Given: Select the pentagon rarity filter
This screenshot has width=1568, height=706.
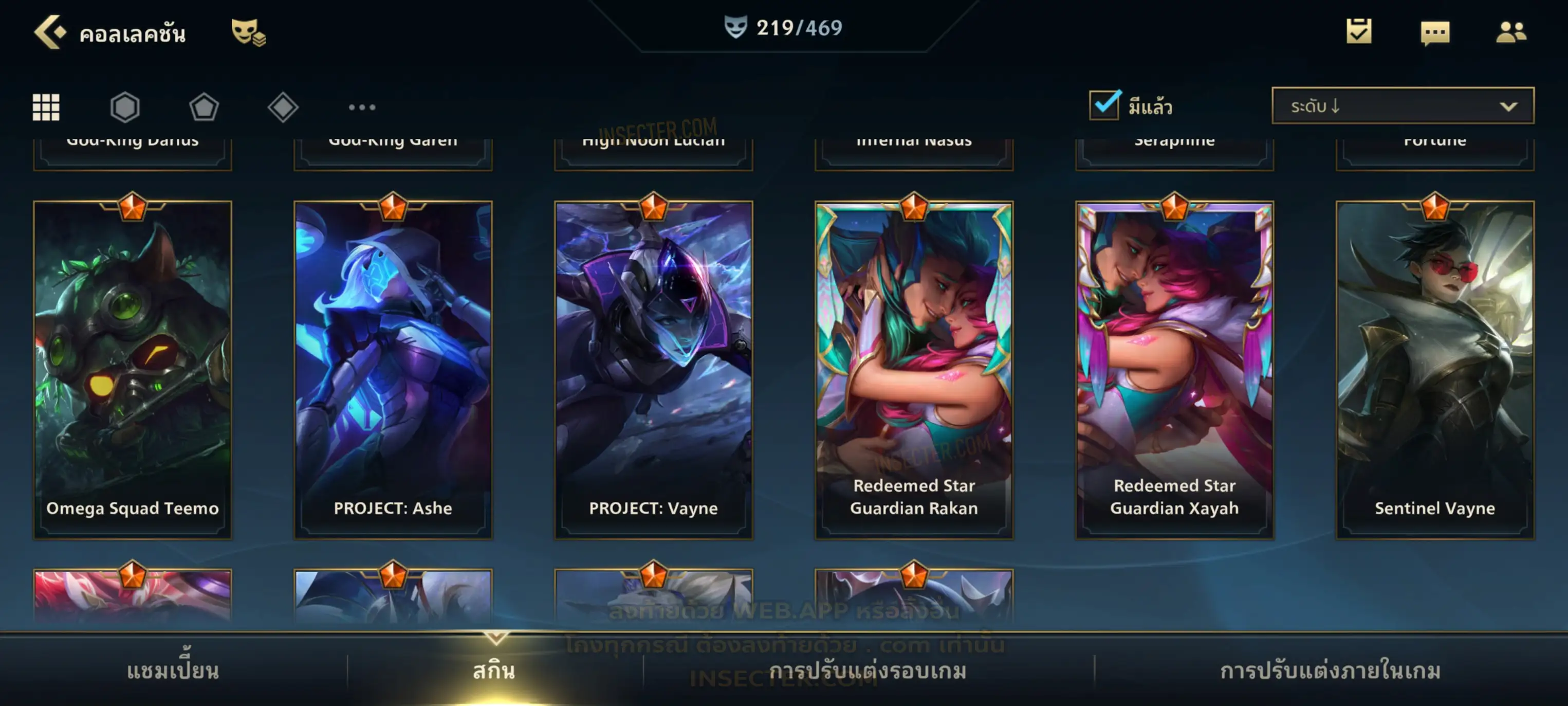Looking at the screenshot, I should click(x=204, y=107).
